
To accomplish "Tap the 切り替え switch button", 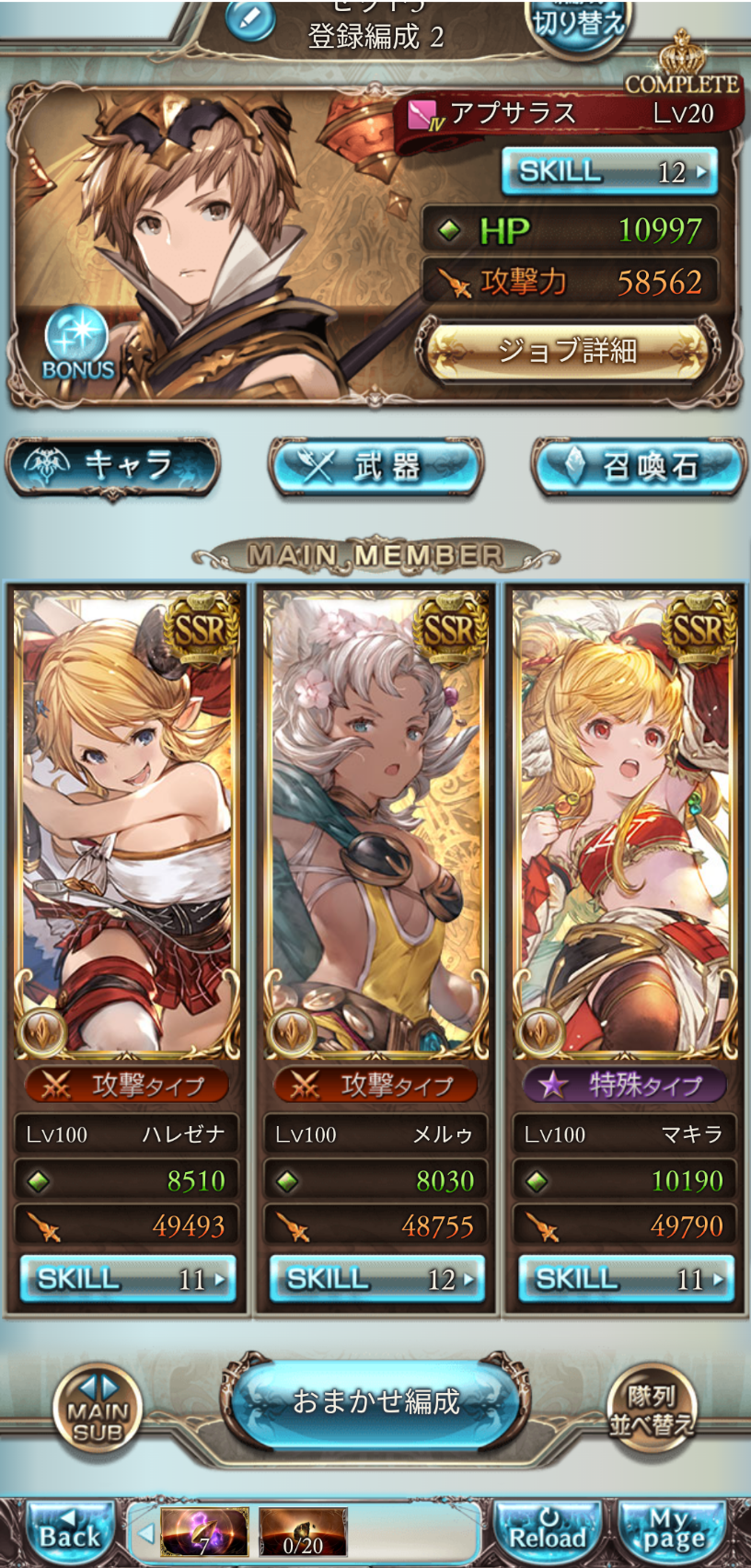I will pos(578,22).
